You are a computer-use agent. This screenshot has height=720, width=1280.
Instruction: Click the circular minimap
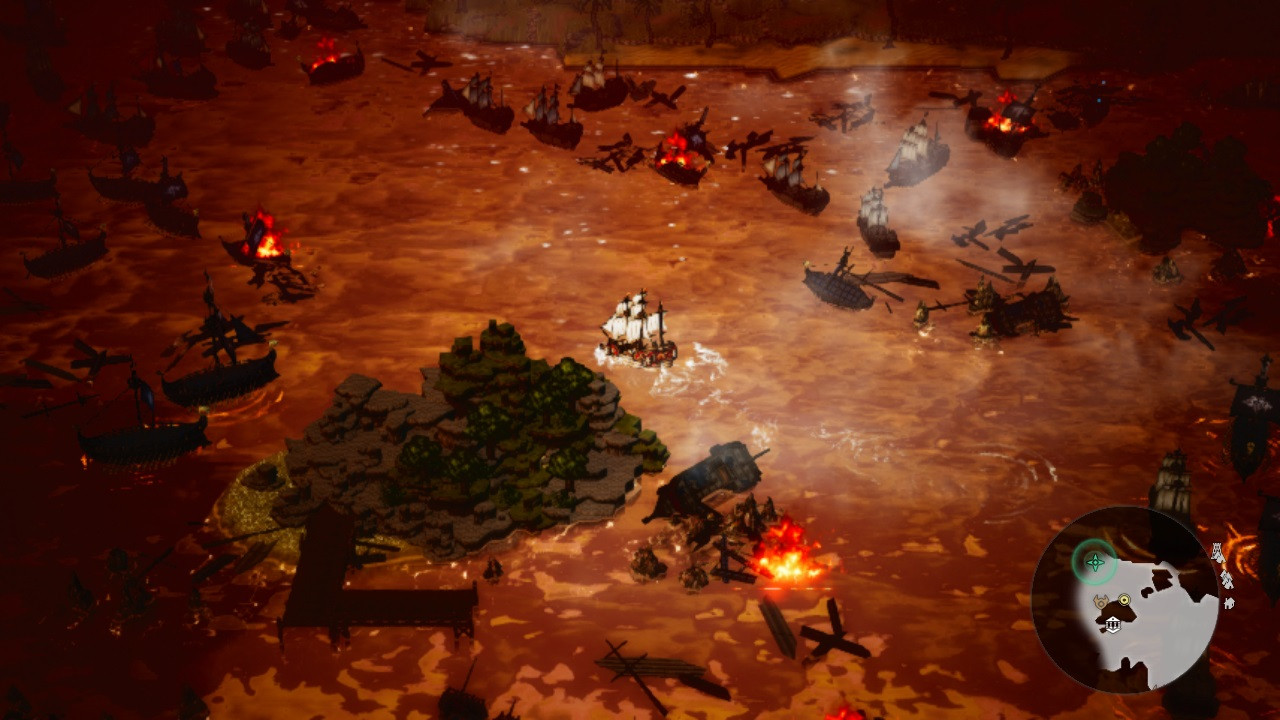pyautogui.click(x=1125, y=598)
